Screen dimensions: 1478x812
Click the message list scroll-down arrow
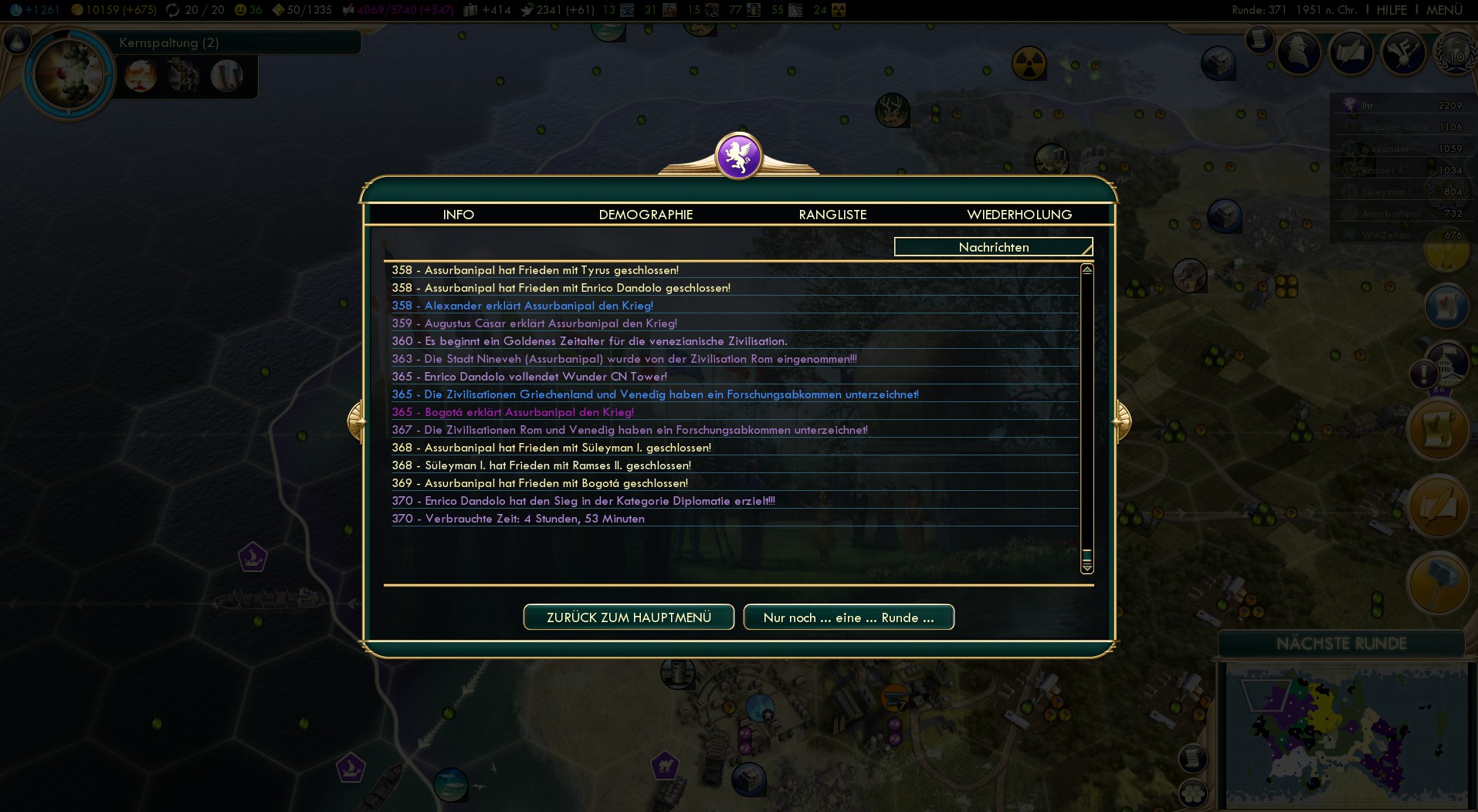(1086, 568)
